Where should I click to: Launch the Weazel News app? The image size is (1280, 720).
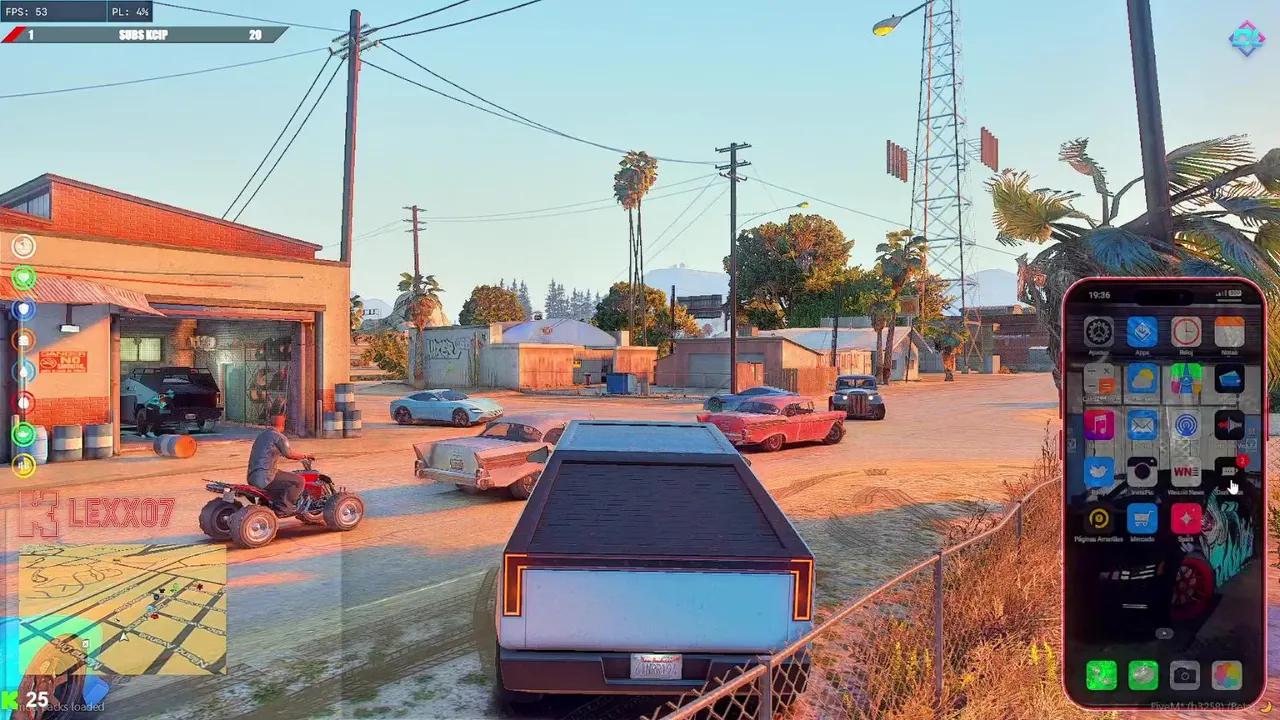tap(1186, 470)
